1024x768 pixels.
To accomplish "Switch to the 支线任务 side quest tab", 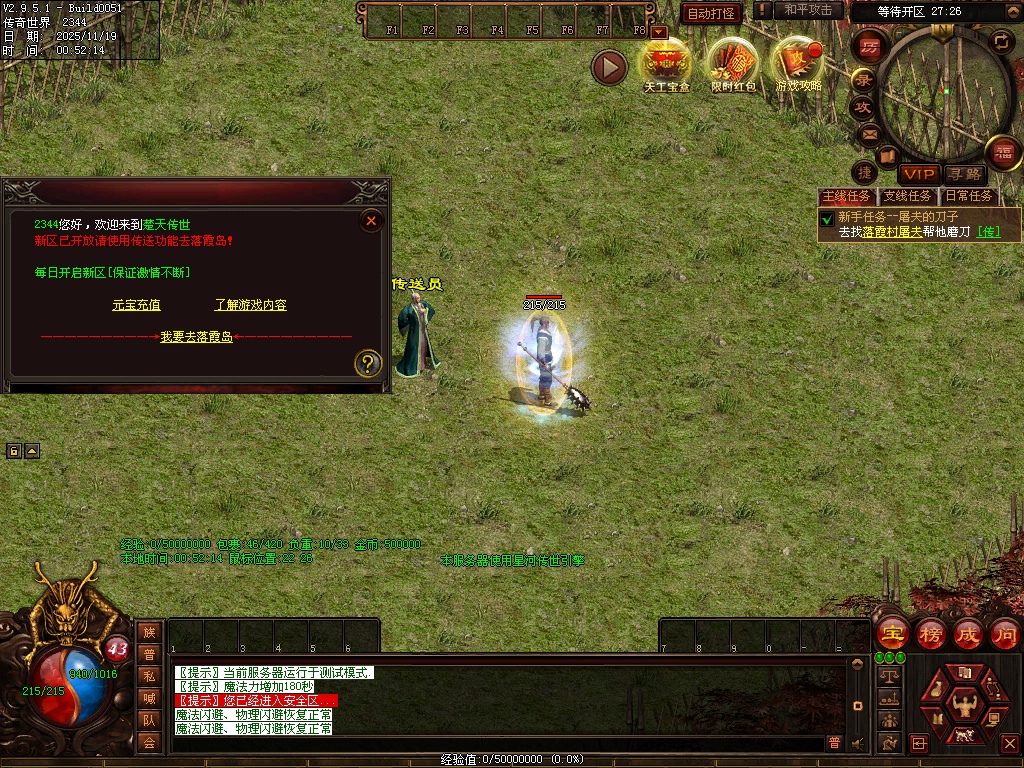I will point(908,196).
